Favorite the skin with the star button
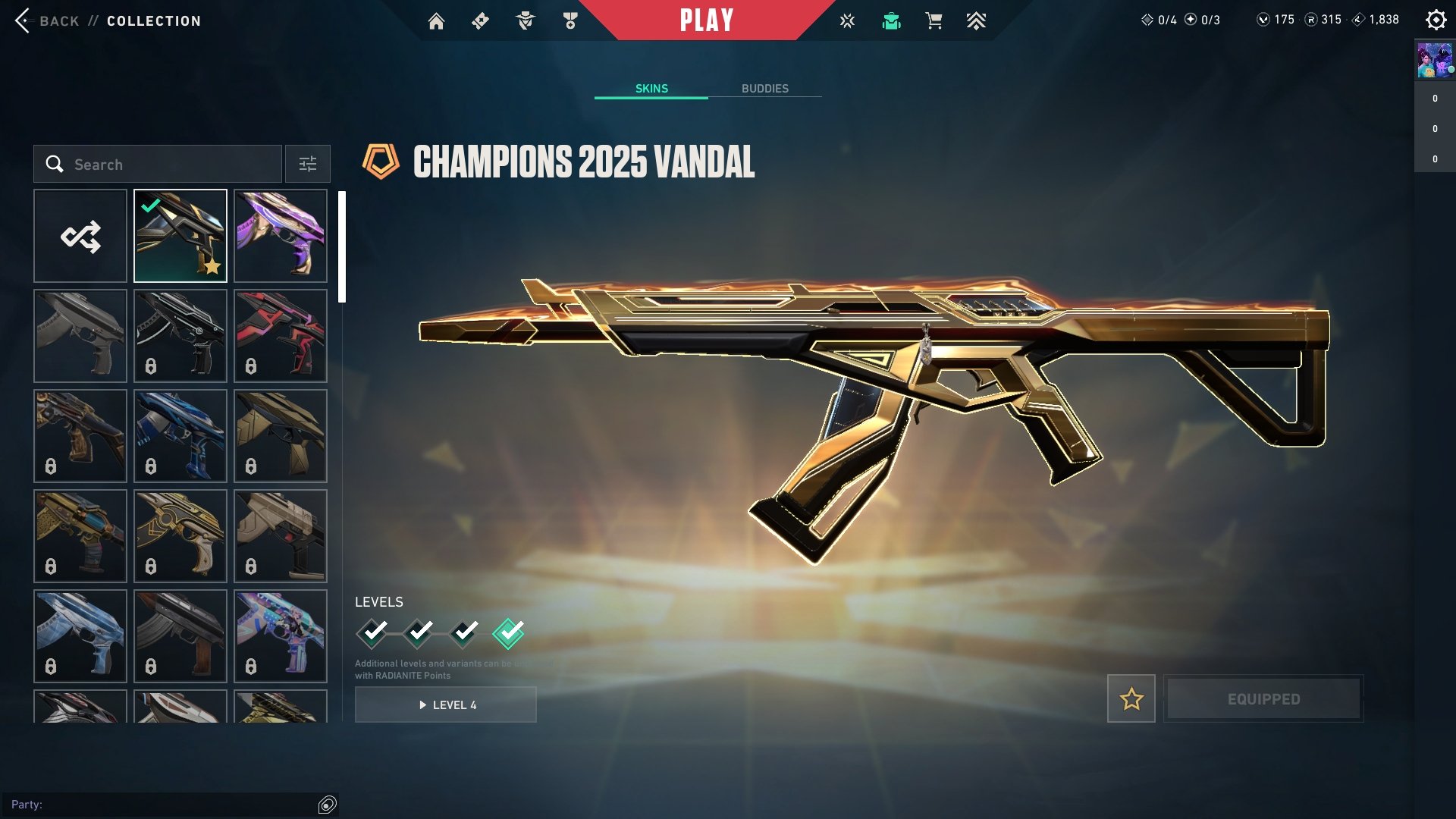This screenshot has width=1456, height=819. 1131,698
